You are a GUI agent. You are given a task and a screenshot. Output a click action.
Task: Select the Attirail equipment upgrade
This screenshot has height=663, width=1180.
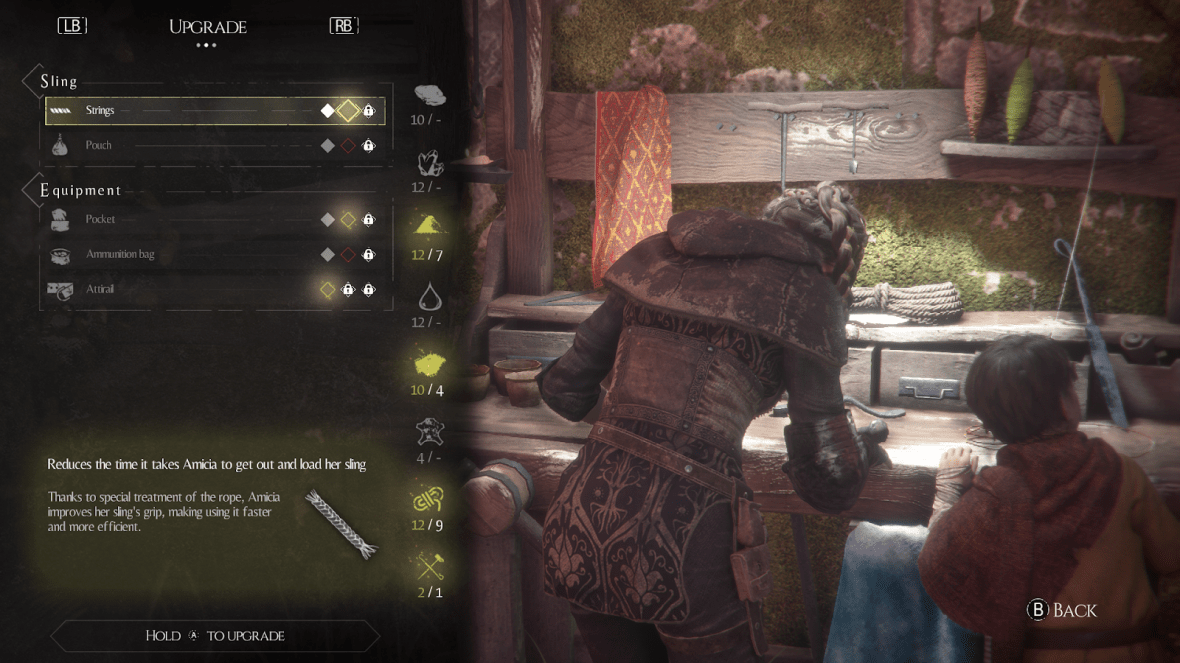coord(214,290)
